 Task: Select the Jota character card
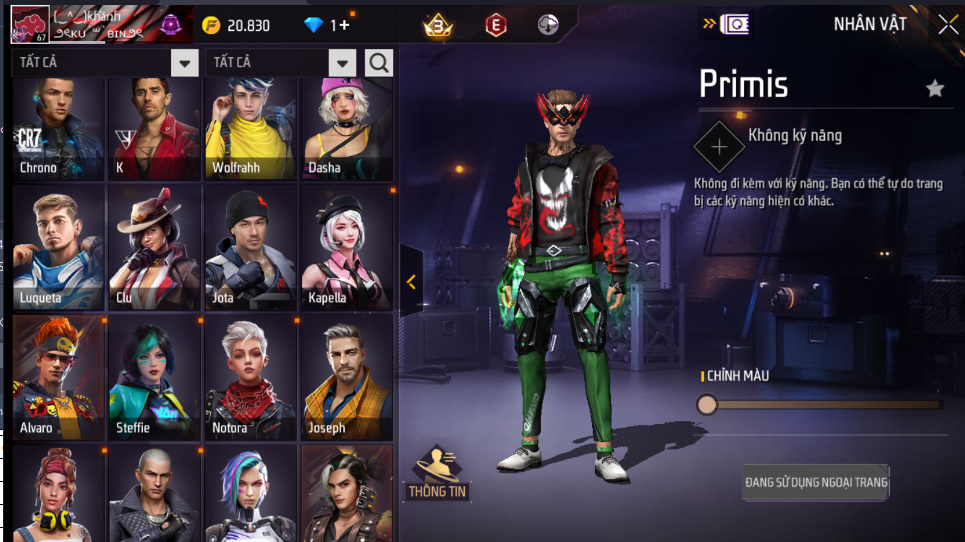pyautogui.click(x=250, y=248)
